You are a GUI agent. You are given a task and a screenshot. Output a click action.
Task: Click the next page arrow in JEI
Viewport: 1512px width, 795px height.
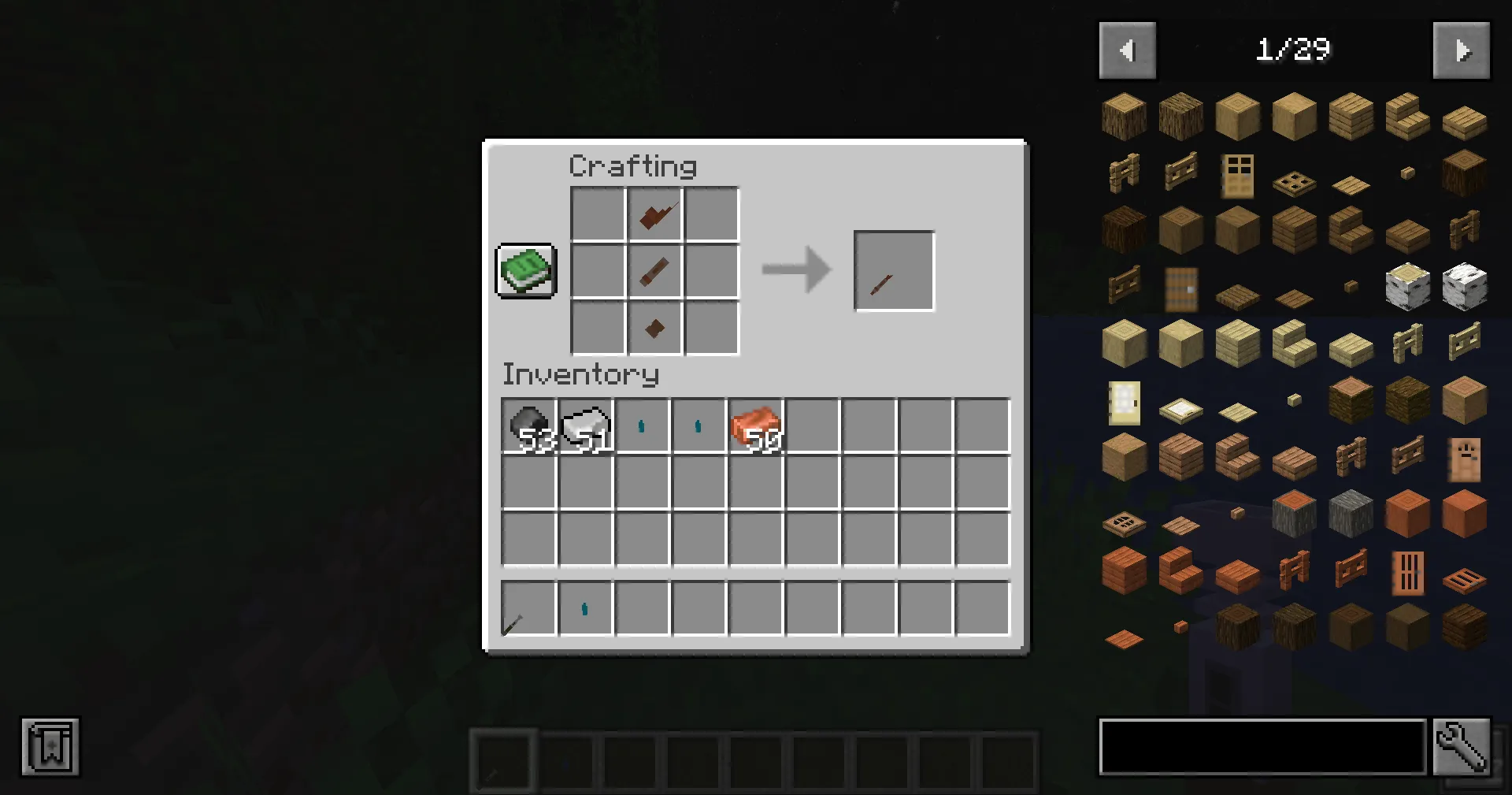pos(1462,50)
